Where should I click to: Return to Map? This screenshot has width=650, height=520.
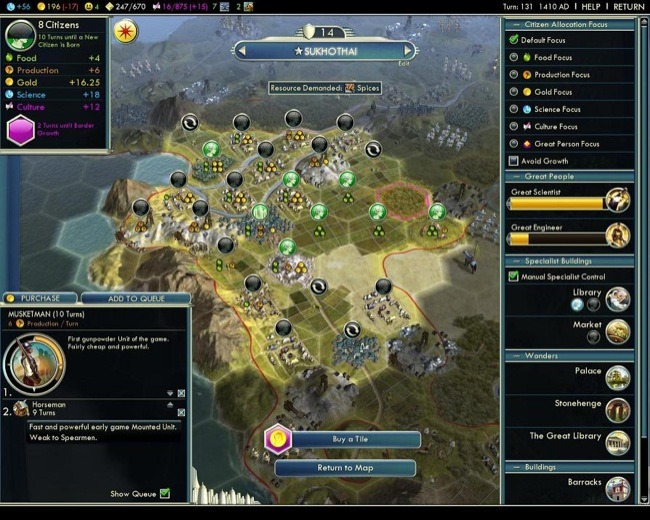pos(344,468)
